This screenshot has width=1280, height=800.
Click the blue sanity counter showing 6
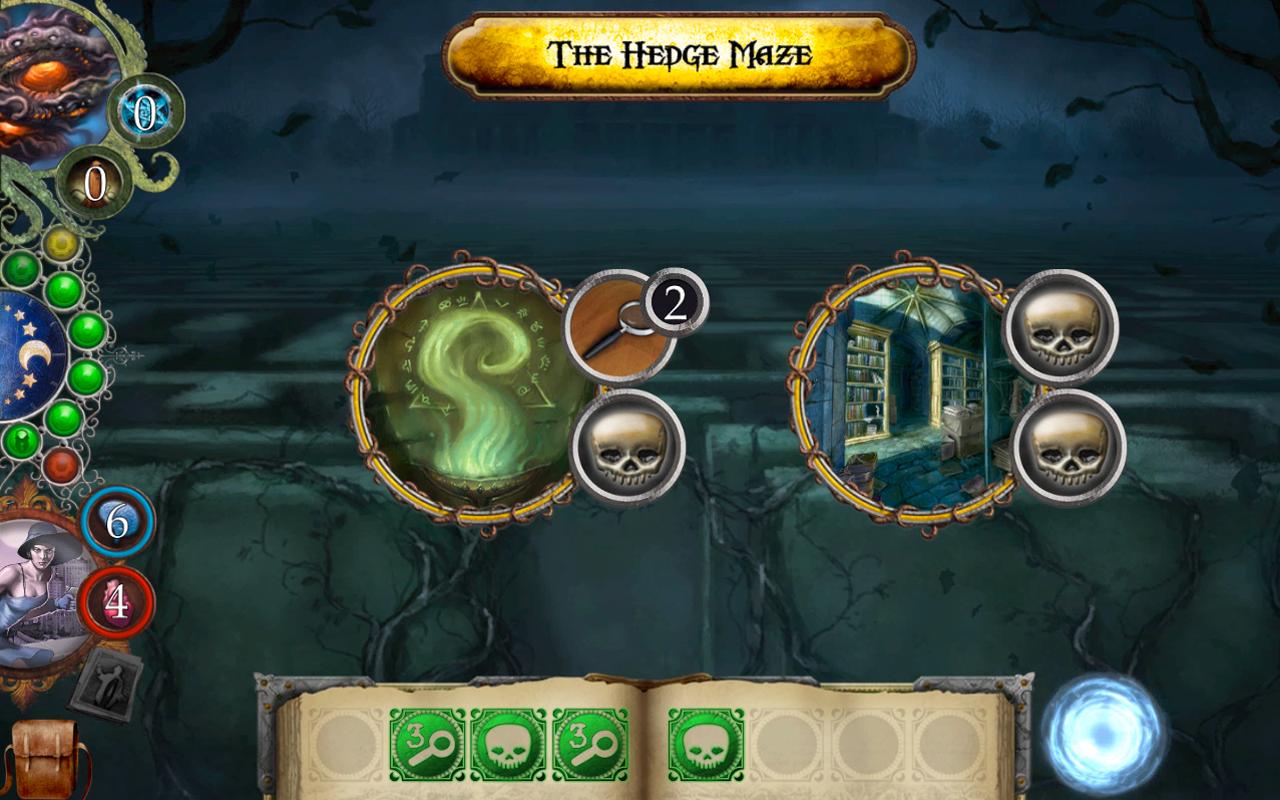coord(117,519)
